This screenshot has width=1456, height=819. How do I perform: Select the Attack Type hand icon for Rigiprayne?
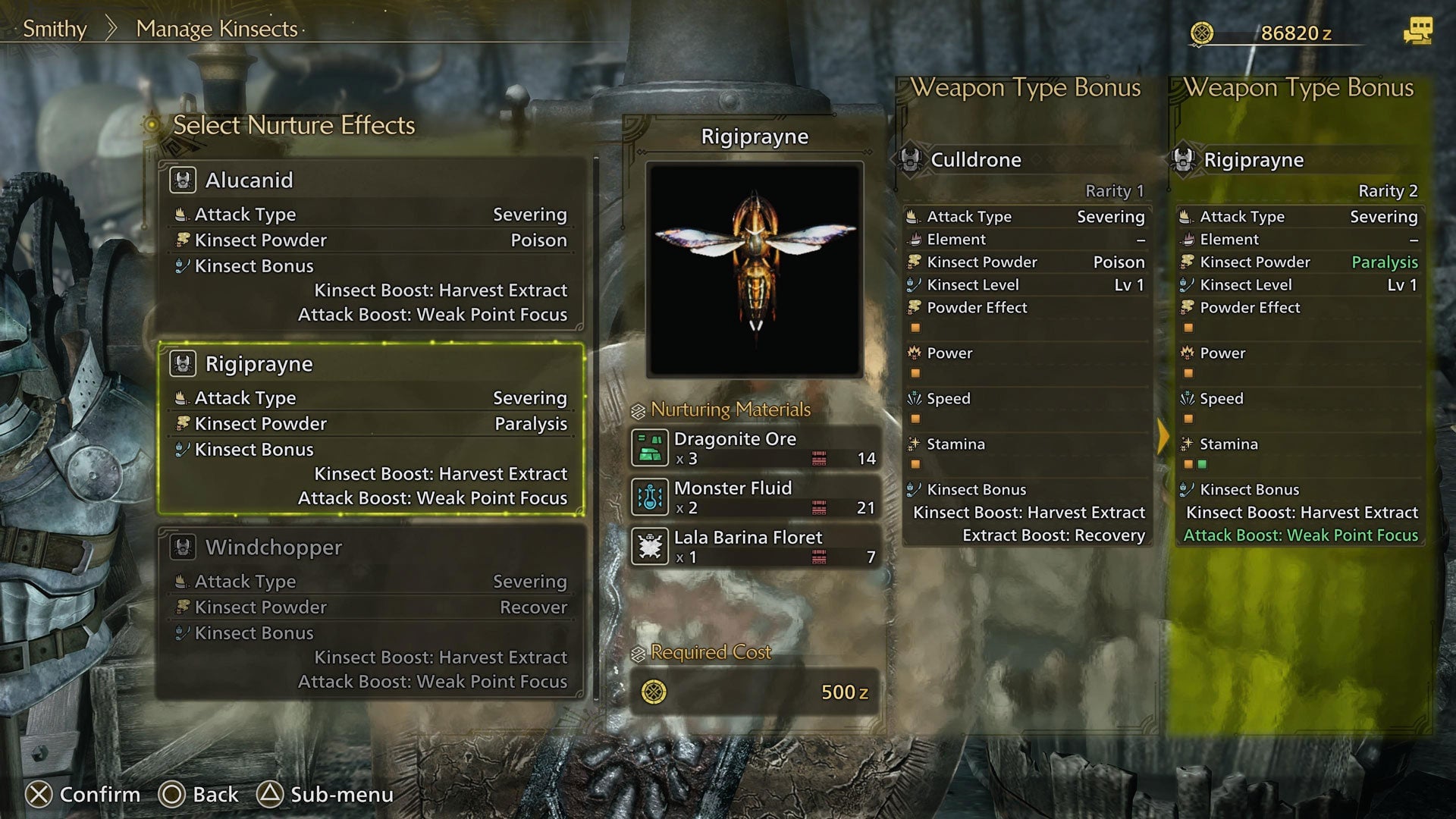[x=180, y=397]
